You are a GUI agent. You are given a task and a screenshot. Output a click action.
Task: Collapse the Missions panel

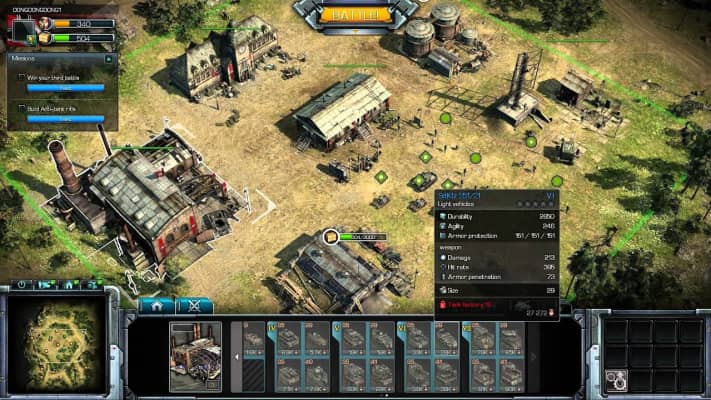[x=111, y=59]
